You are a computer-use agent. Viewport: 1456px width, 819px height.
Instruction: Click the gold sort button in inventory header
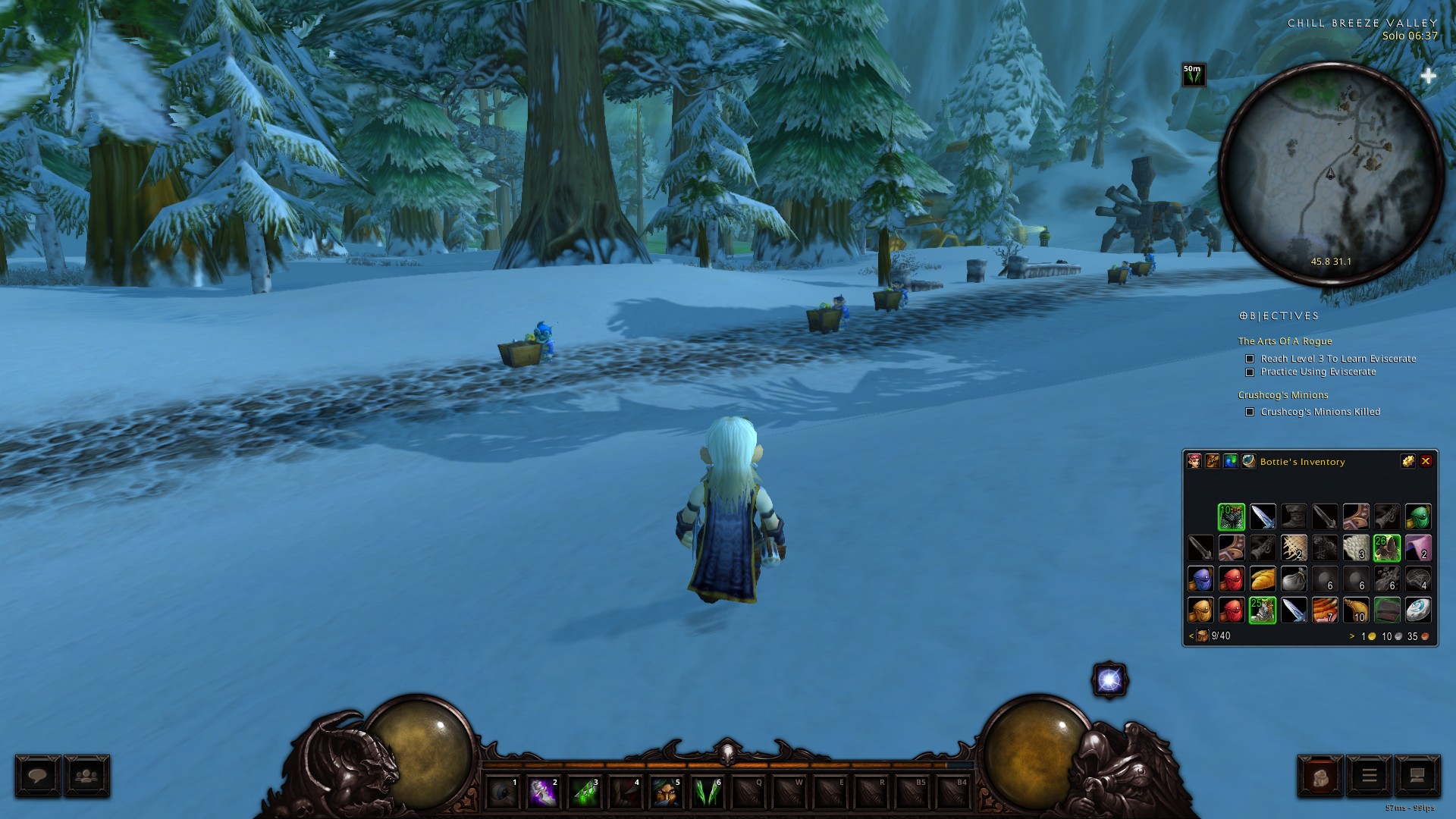pos(1407,461)
